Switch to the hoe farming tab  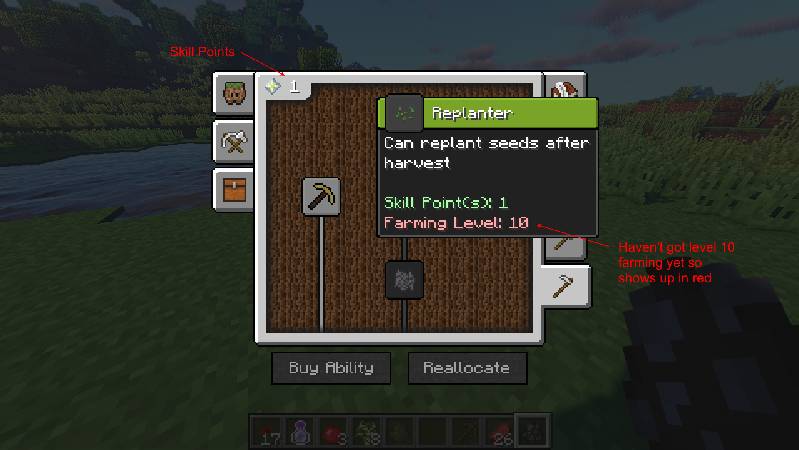point(565,286)
